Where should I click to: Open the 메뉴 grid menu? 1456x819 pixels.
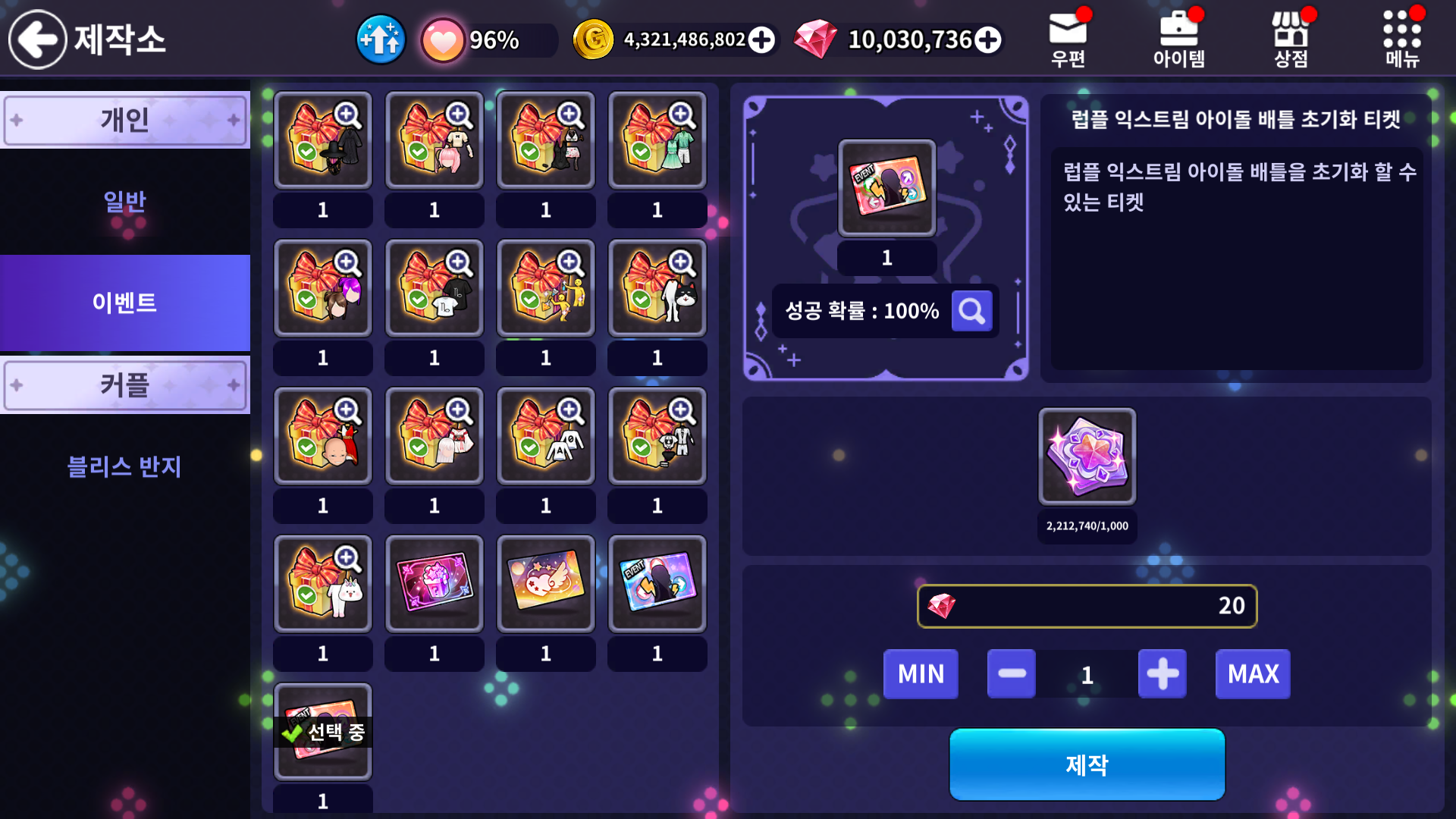pos(1401,38)
